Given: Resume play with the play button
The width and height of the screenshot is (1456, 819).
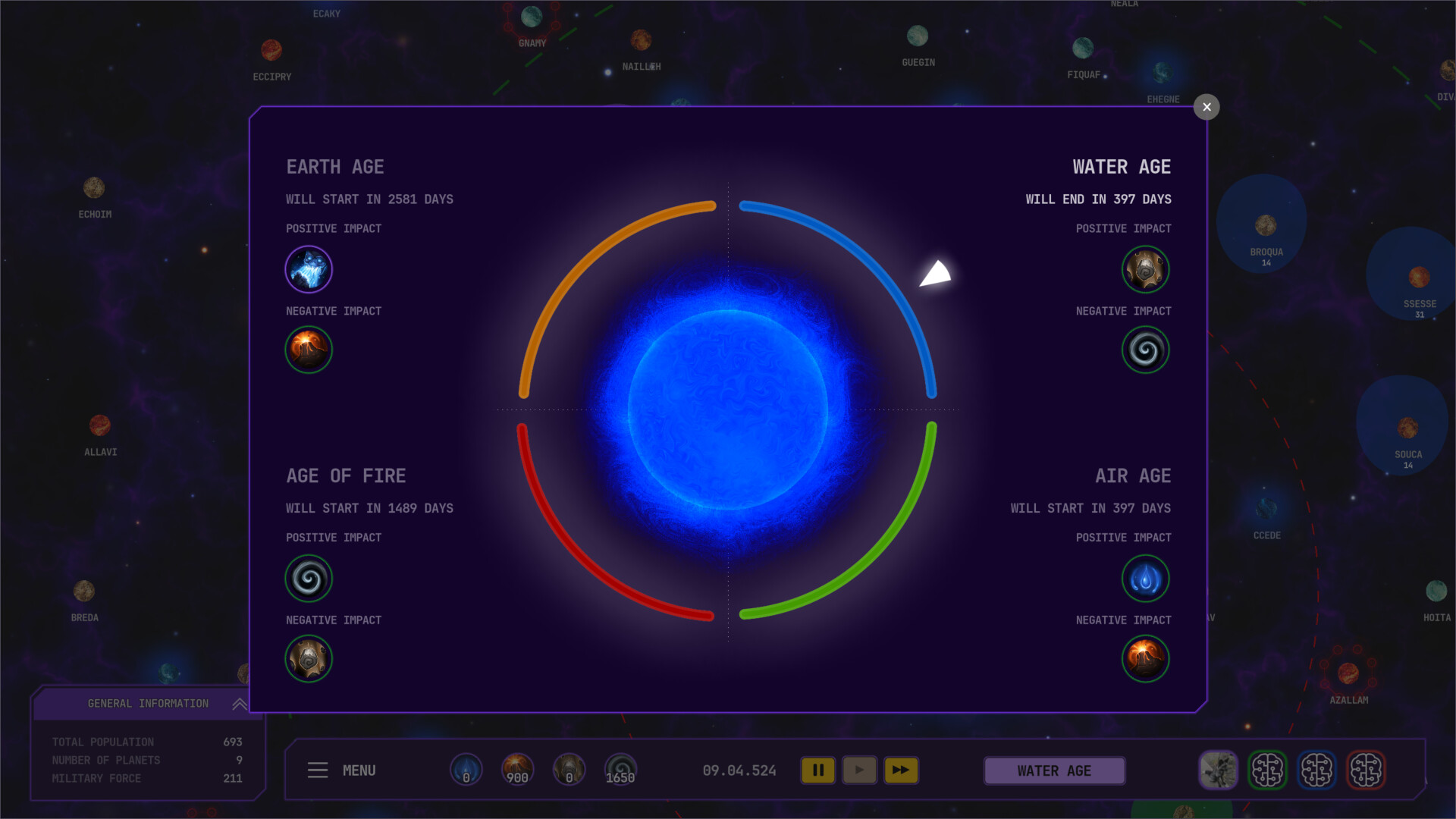Looking at the screenshot, I should 860,770.
